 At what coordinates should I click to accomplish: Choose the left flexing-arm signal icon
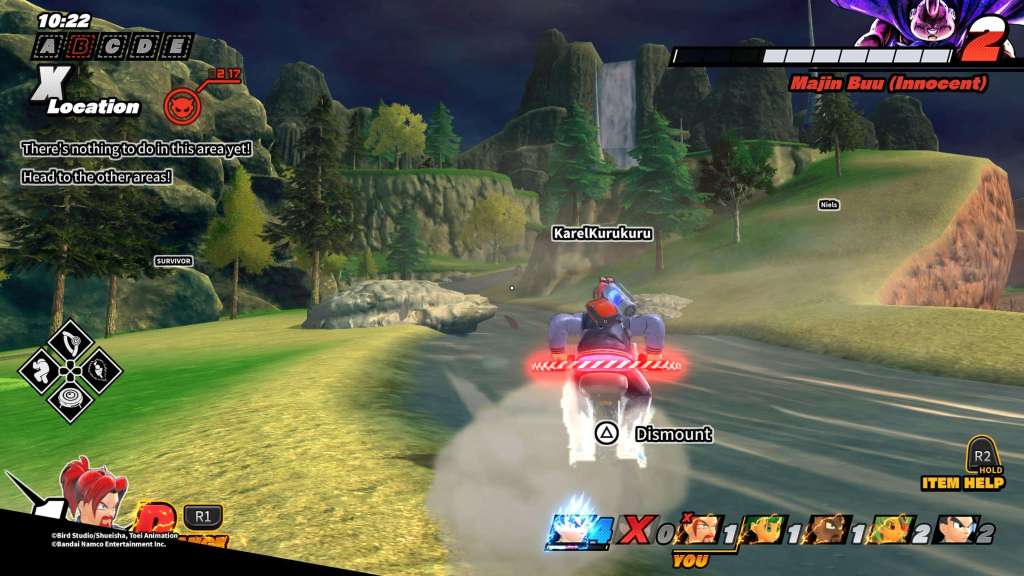point(40,370)
